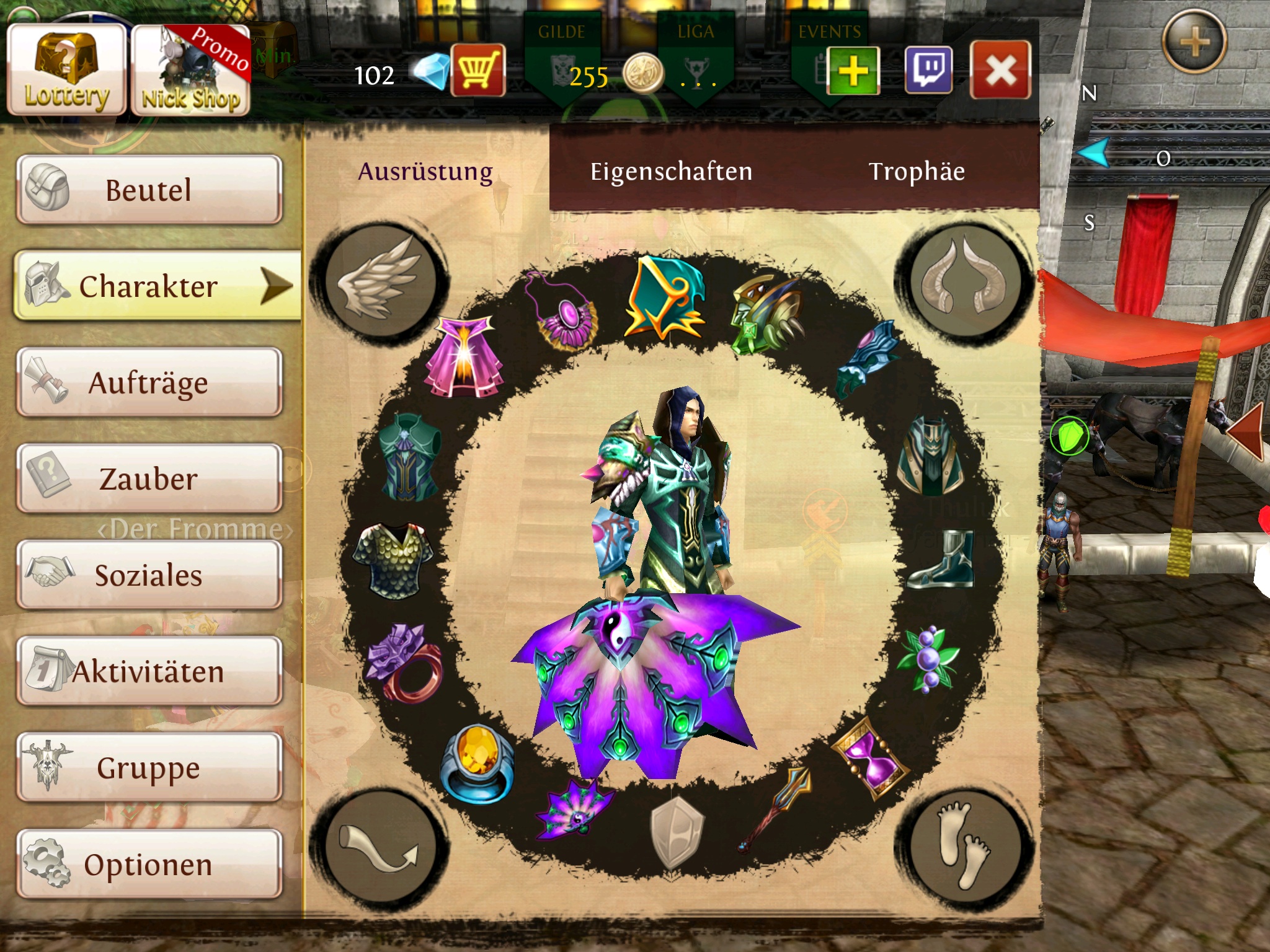The image size is (1270, 952).
Task: Show the Trophäe tab
Action: point(917,172)
